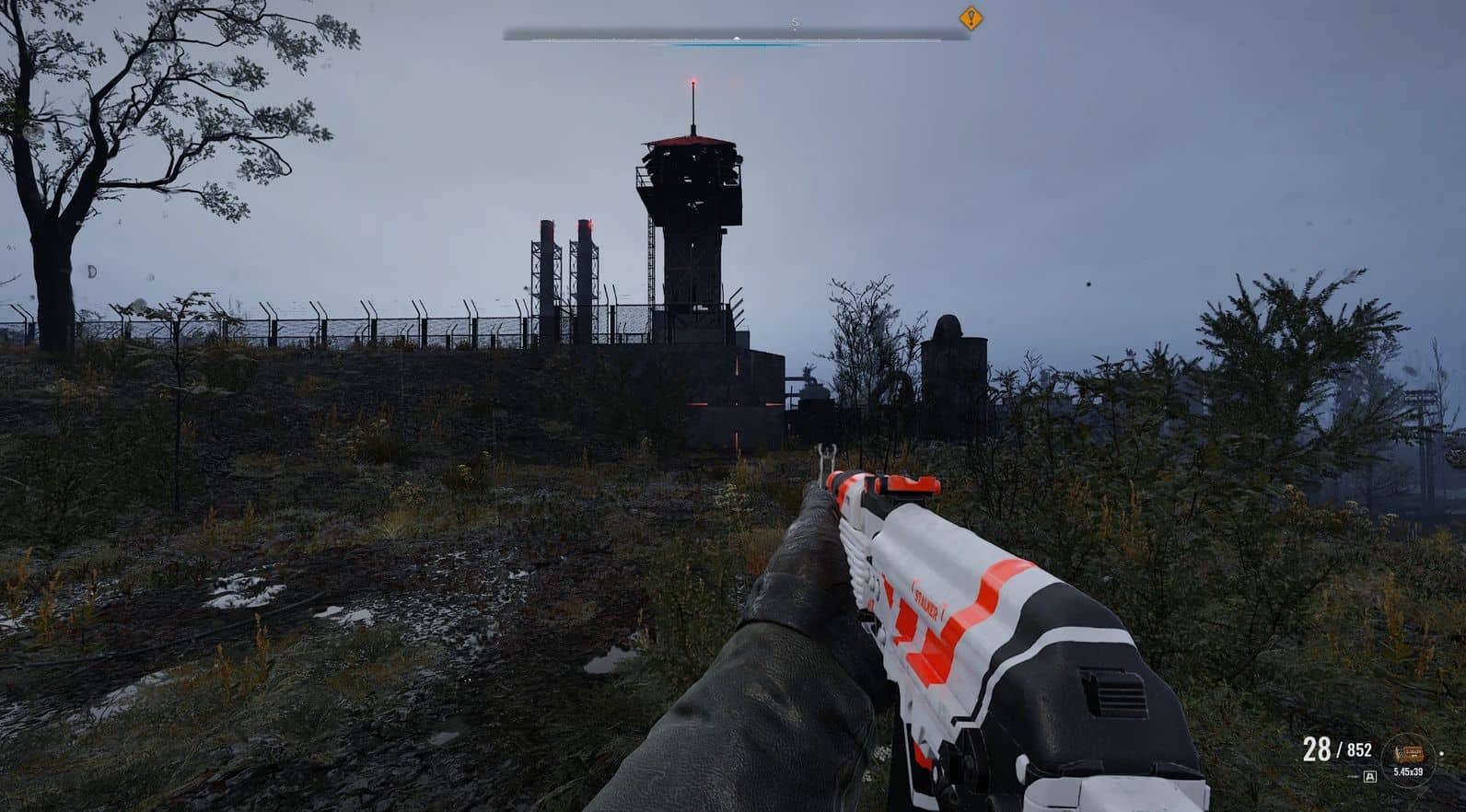Select the 5.45x39 ammo type icon

[x=1406, y=755]
